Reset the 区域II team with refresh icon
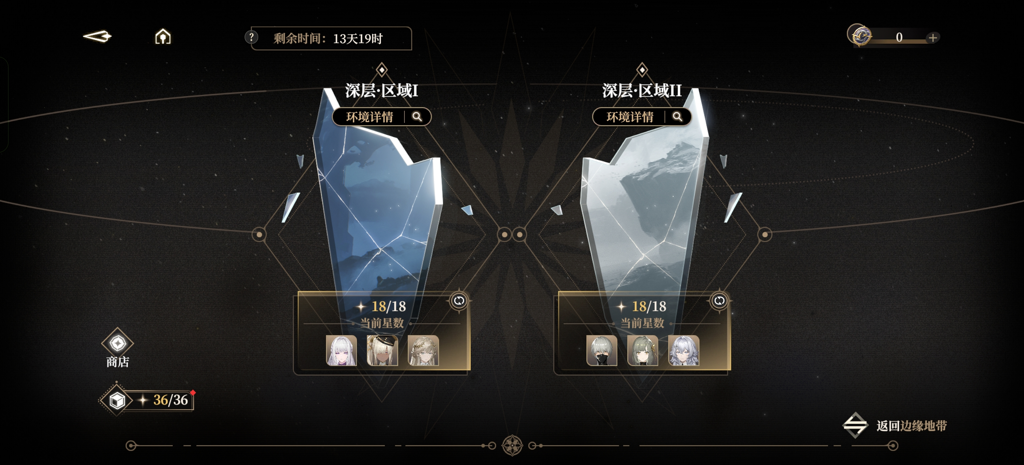The image size is (1024, 465). pos(718,300)
